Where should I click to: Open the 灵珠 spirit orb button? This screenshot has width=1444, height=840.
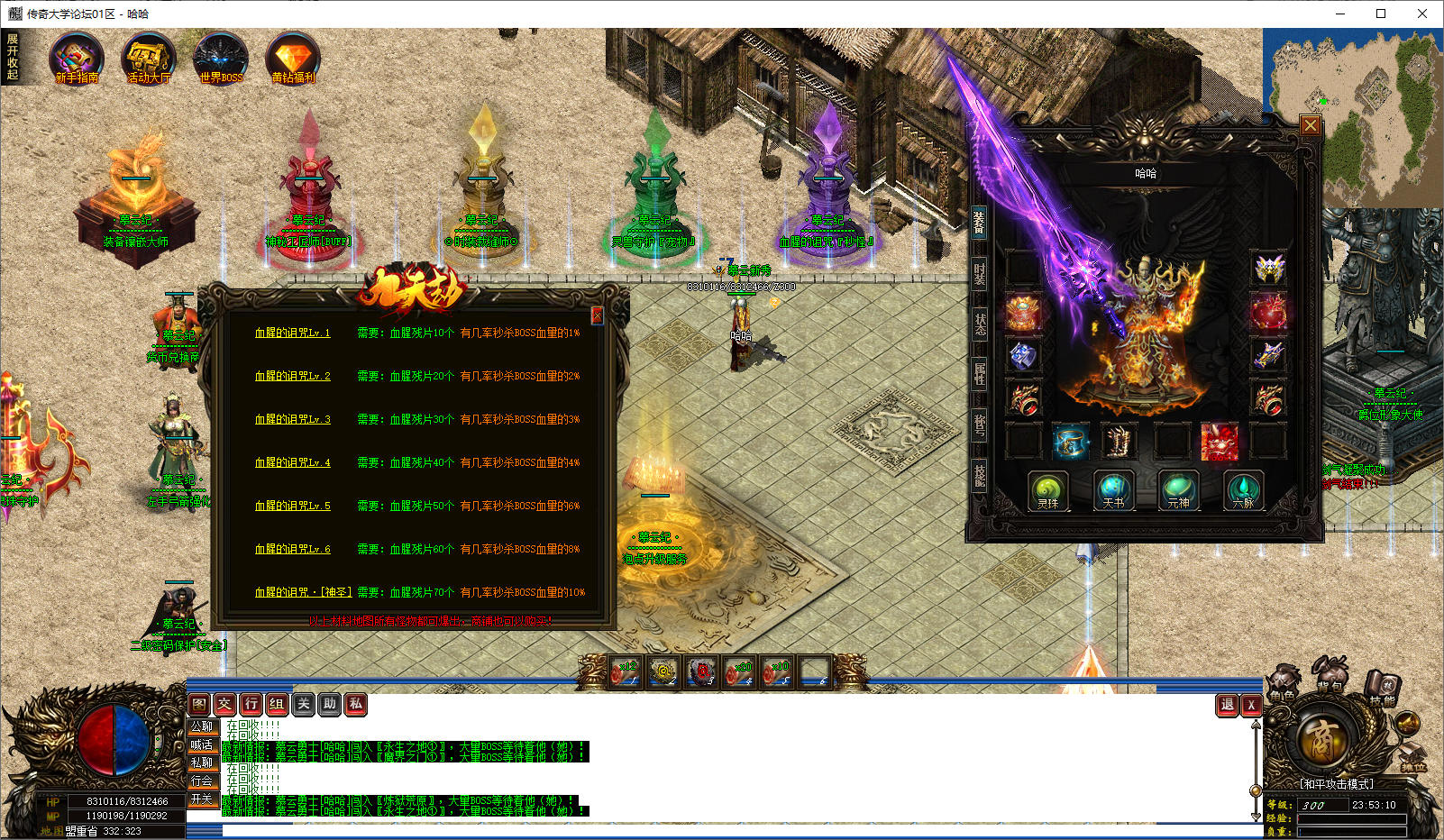(x=1047, y=491)
